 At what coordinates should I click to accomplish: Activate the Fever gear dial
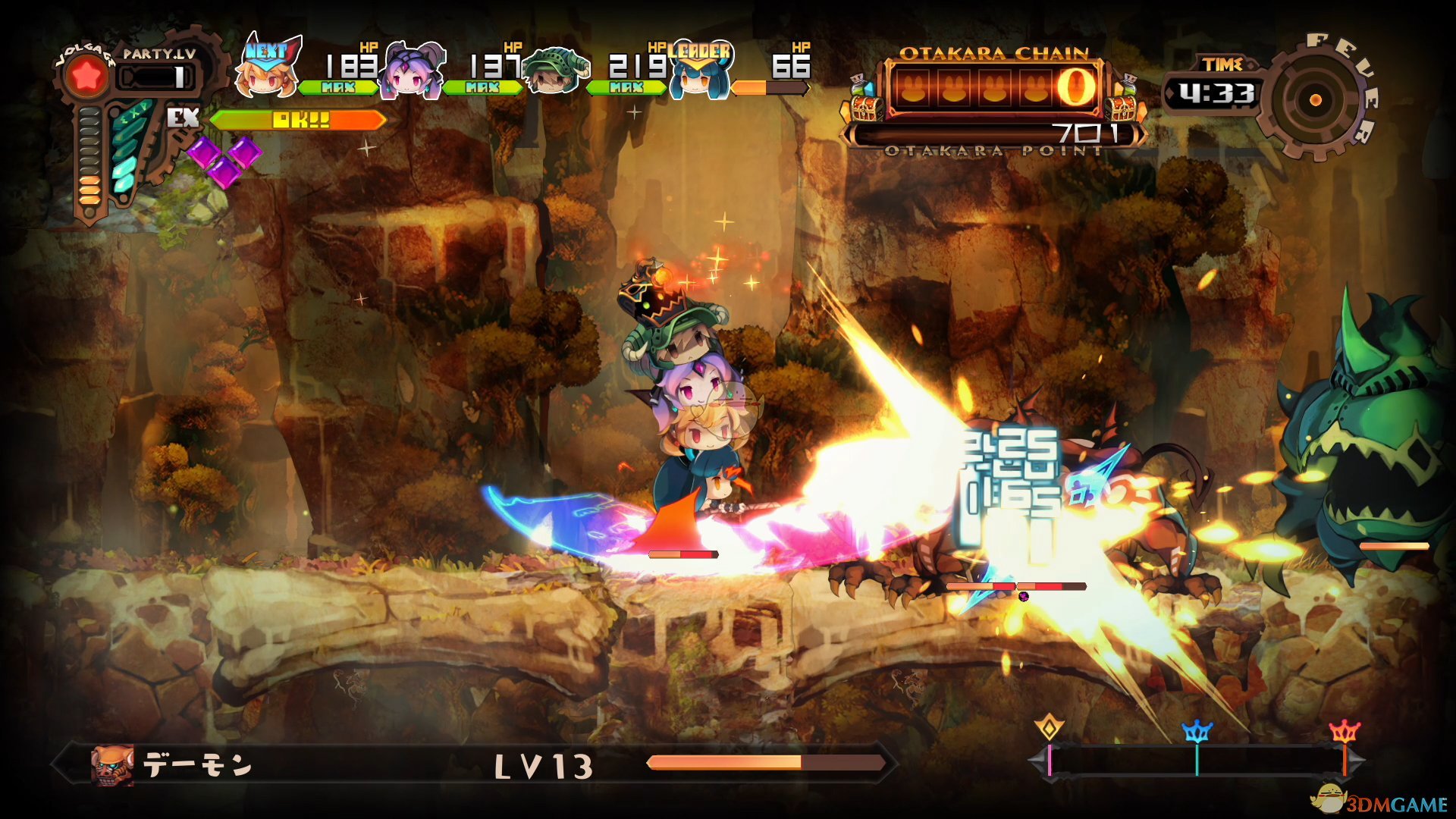(1316, 99)
